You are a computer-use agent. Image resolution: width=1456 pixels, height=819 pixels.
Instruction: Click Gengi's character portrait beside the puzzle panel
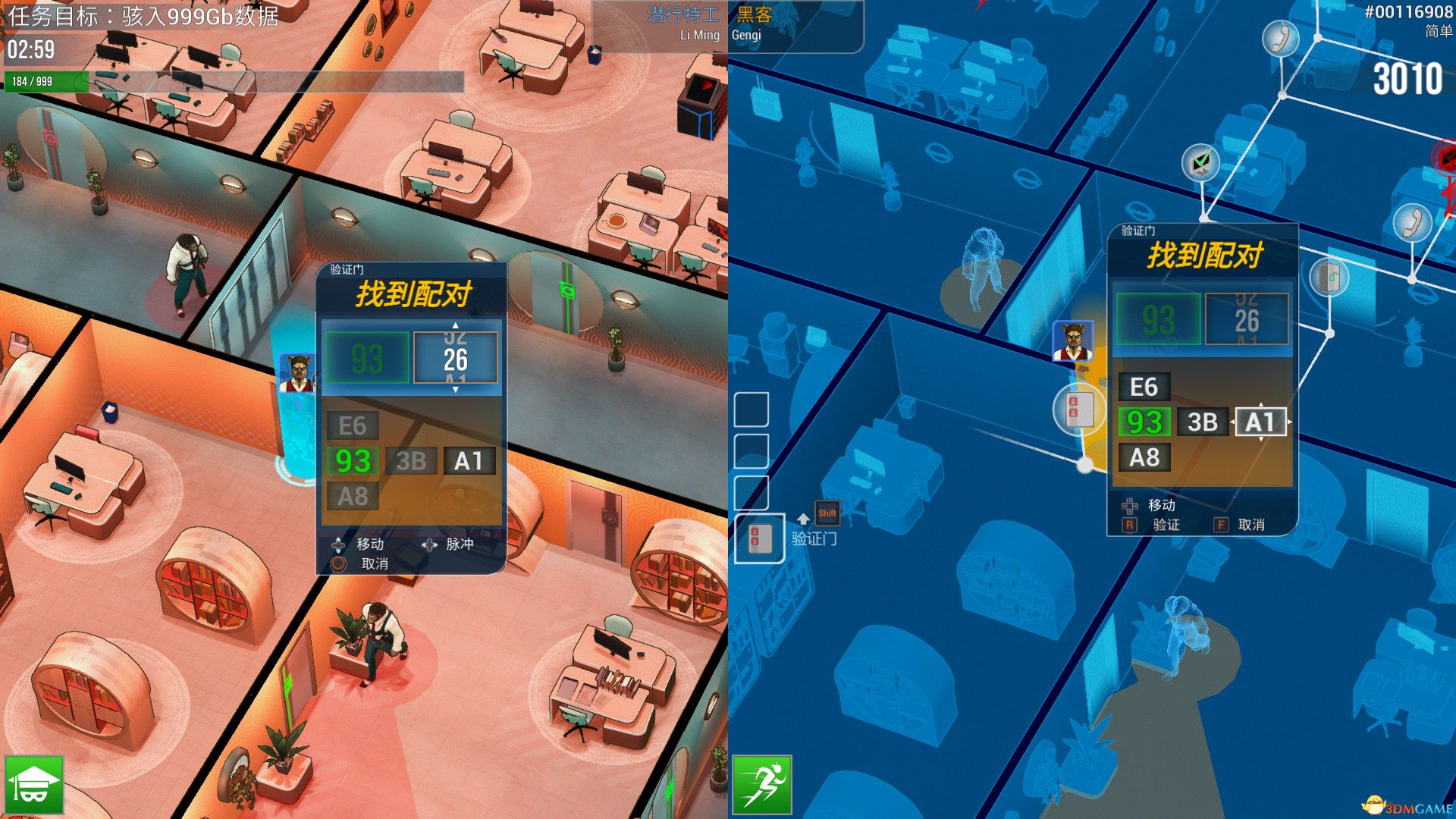[x=1073, y=340]
